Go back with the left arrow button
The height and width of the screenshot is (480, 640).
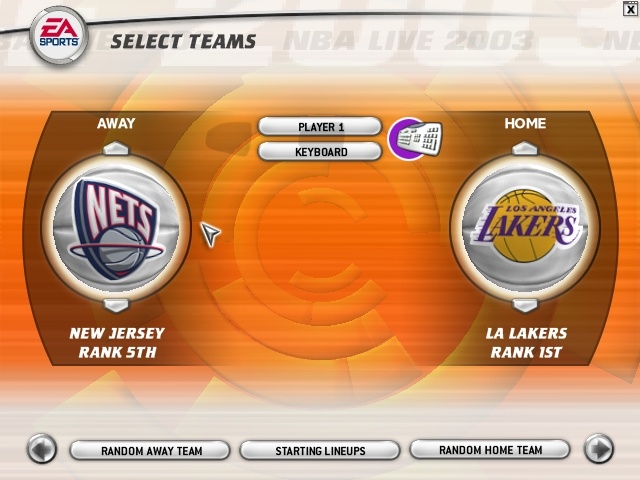pos(41,449)
